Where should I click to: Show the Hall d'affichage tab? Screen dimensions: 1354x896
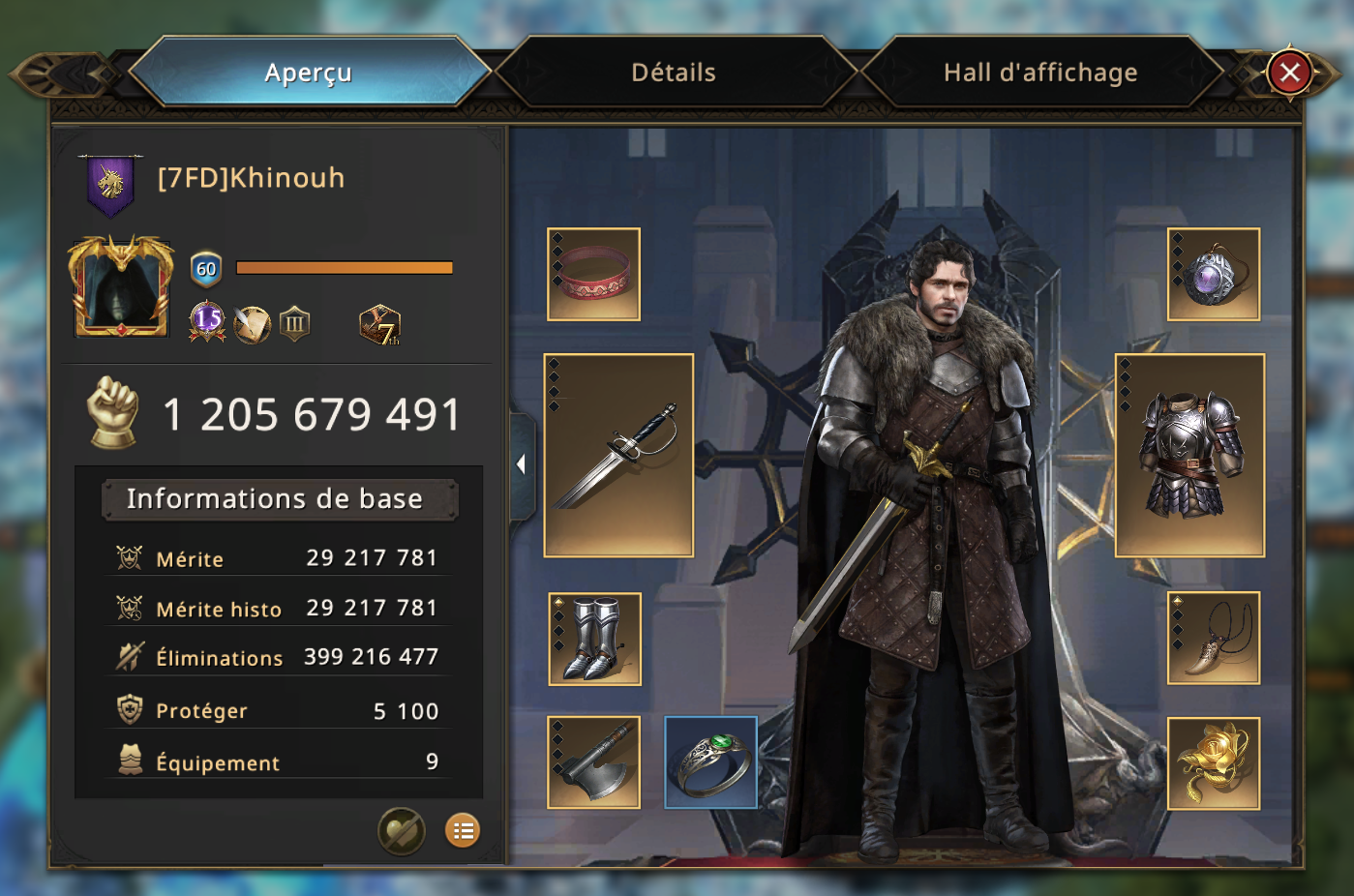tap(1040, 73)
